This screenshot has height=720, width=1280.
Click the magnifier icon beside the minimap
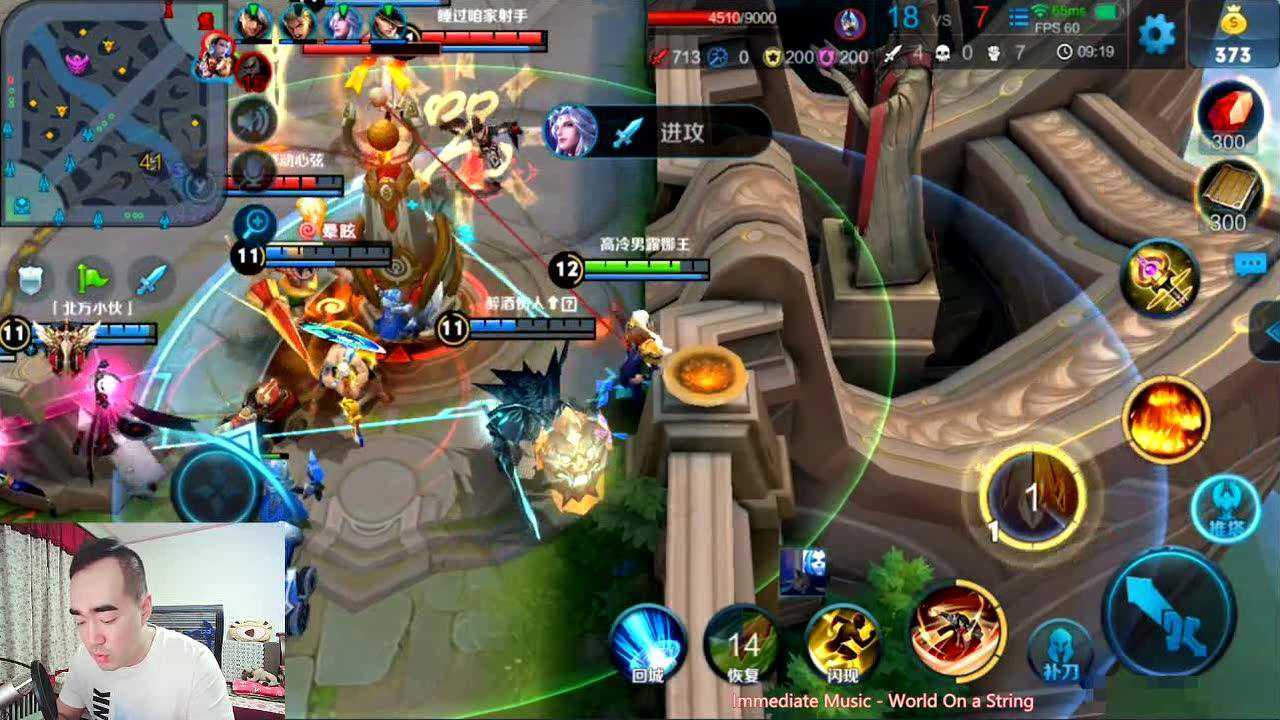click(x=254, y=224)
